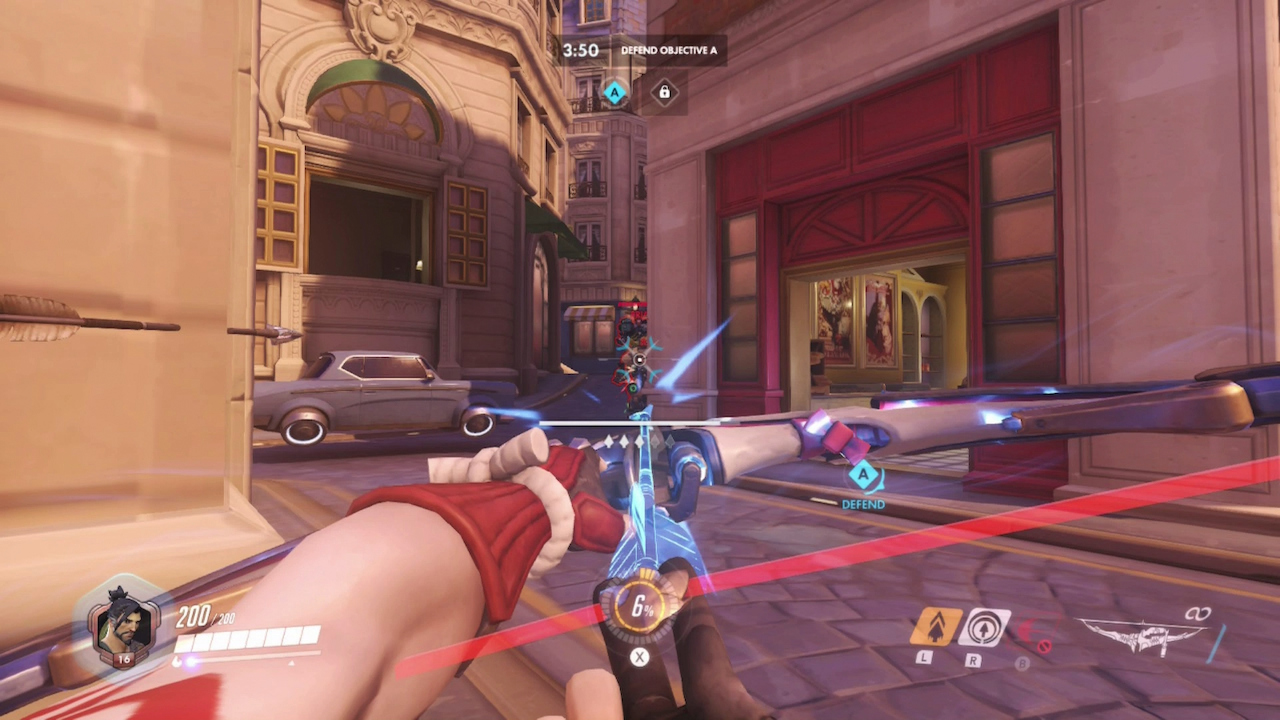
Task: Activate the ultimate charge meter
Action: point(639,607)
